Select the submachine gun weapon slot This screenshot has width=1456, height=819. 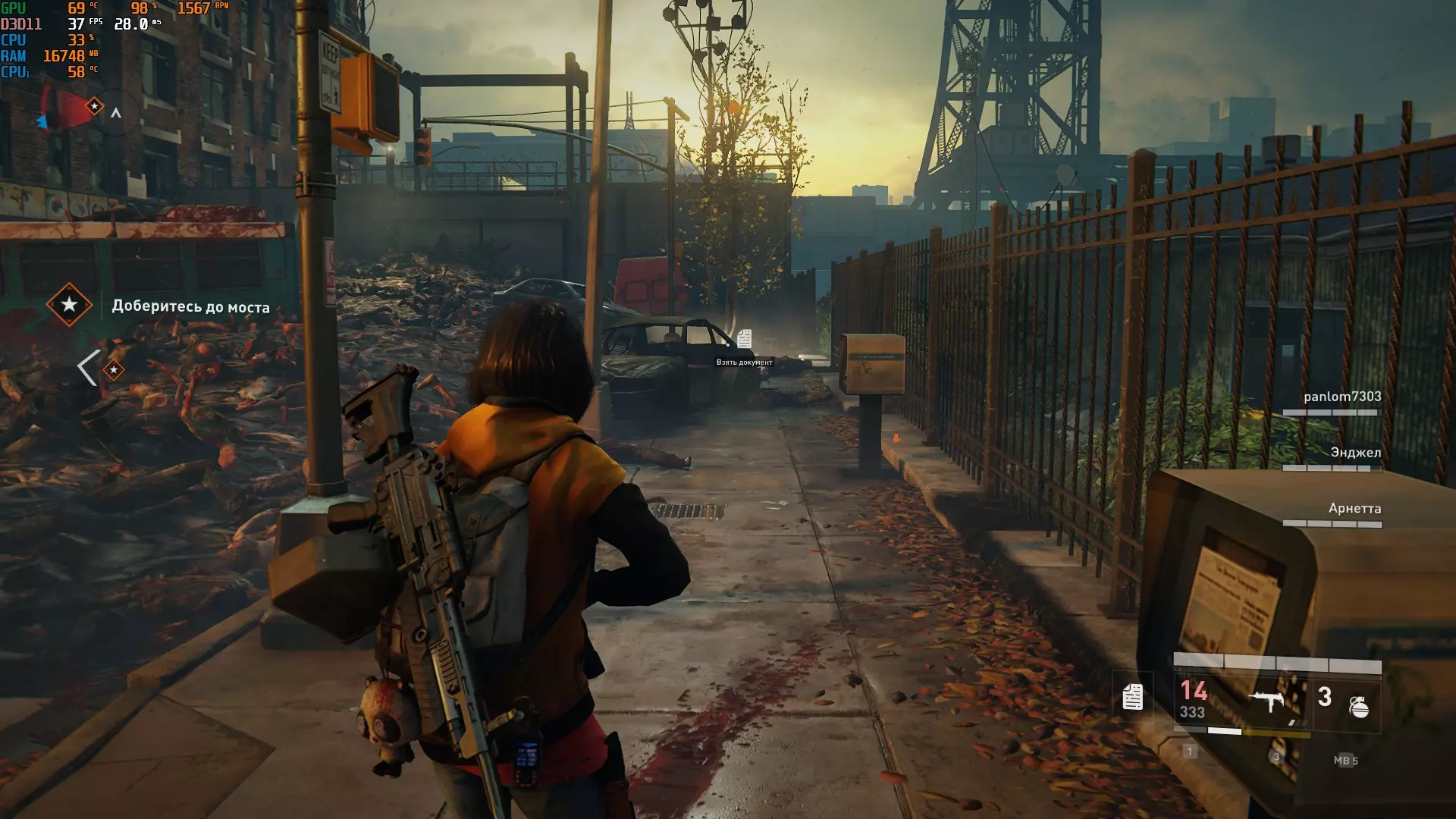1269,701
